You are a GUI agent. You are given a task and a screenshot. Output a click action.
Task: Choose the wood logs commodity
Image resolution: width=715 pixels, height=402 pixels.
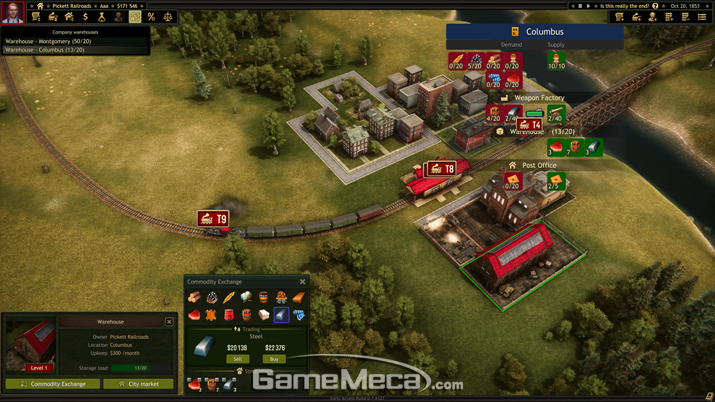(x=195, y=298)
